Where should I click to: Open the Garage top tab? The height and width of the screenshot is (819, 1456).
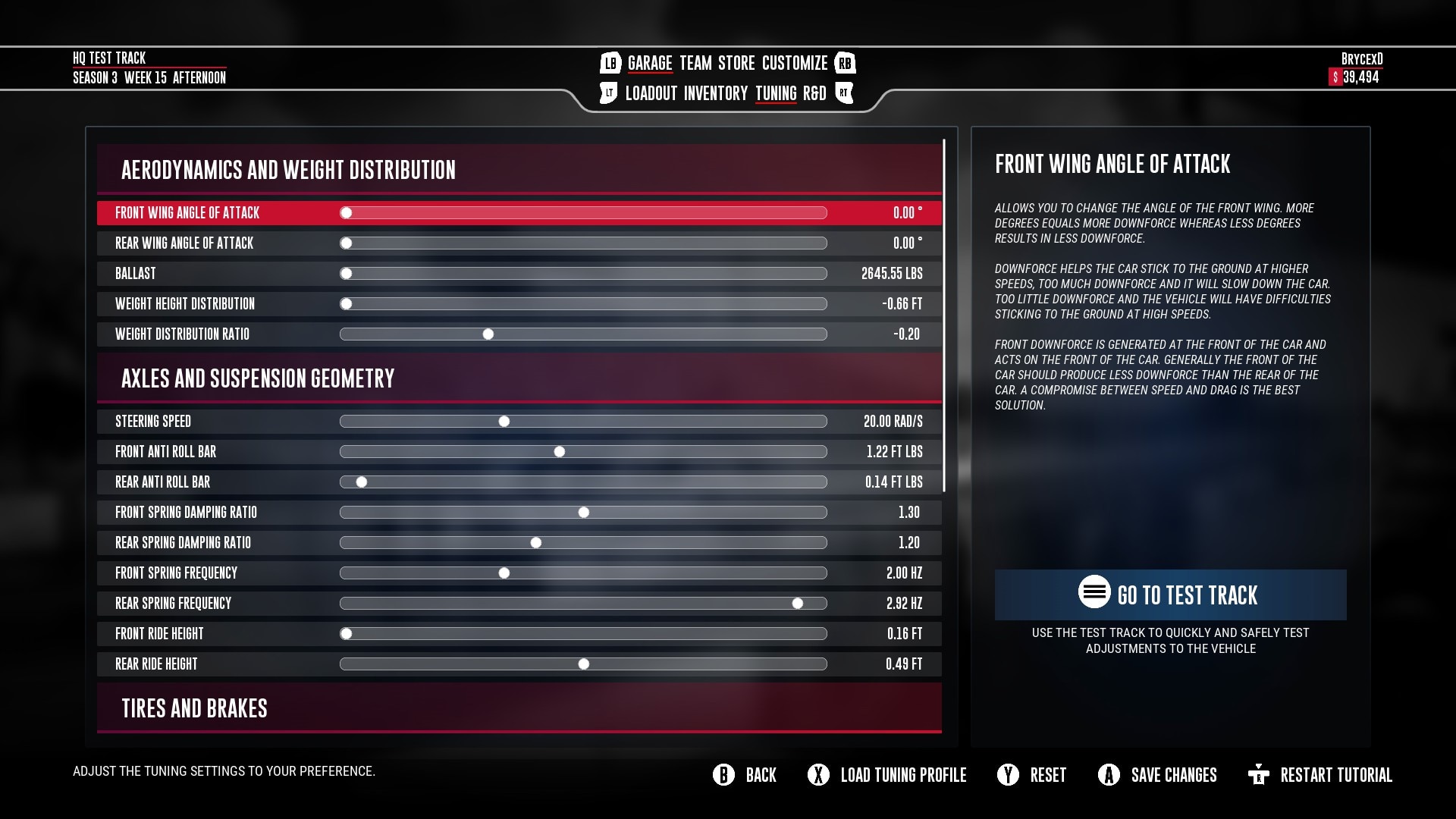click(x=650, y=63)
